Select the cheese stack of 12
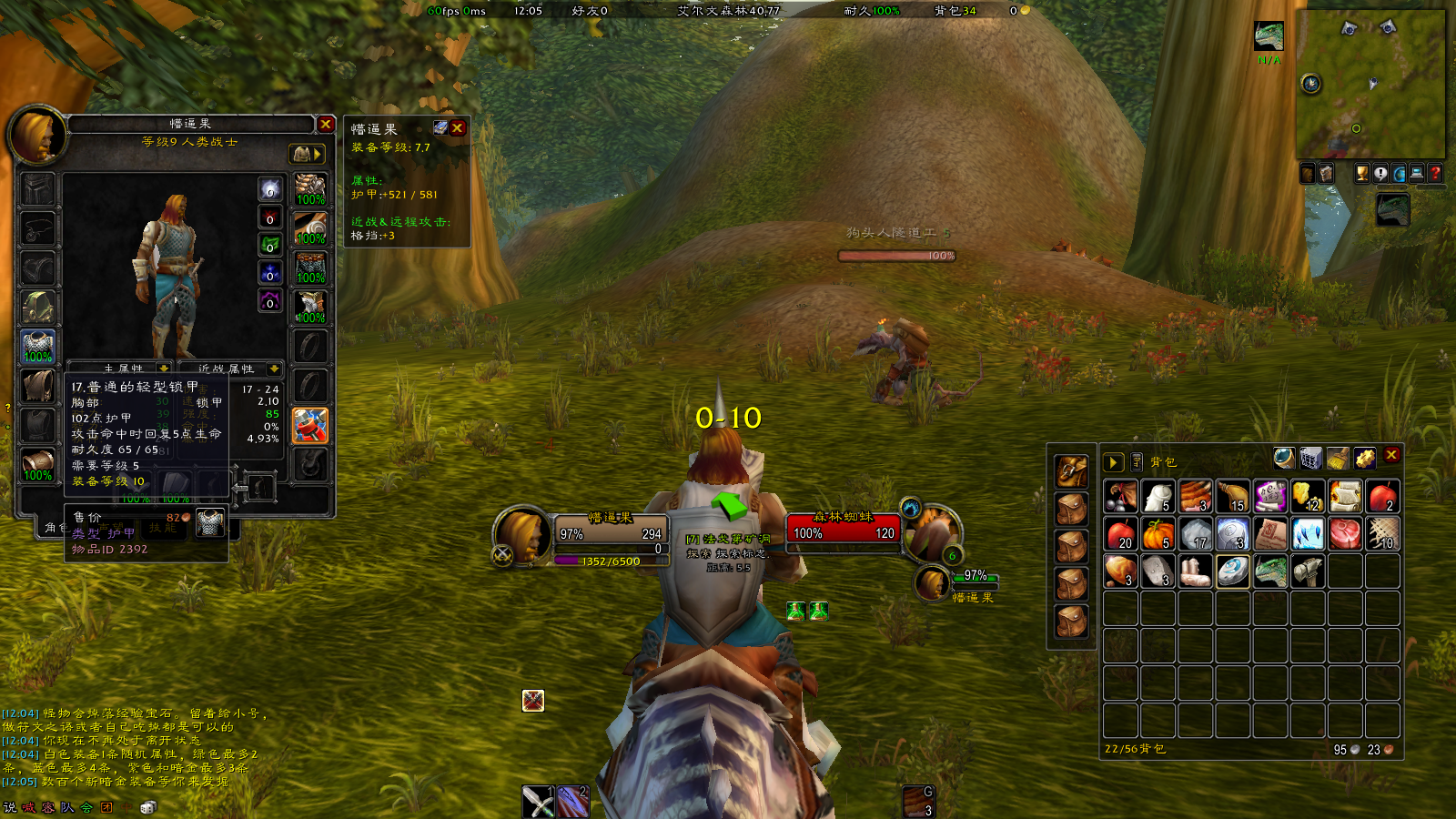The height and width of the screenshot is (819, 1456). pyautogui.click(x=1308, y=497)
